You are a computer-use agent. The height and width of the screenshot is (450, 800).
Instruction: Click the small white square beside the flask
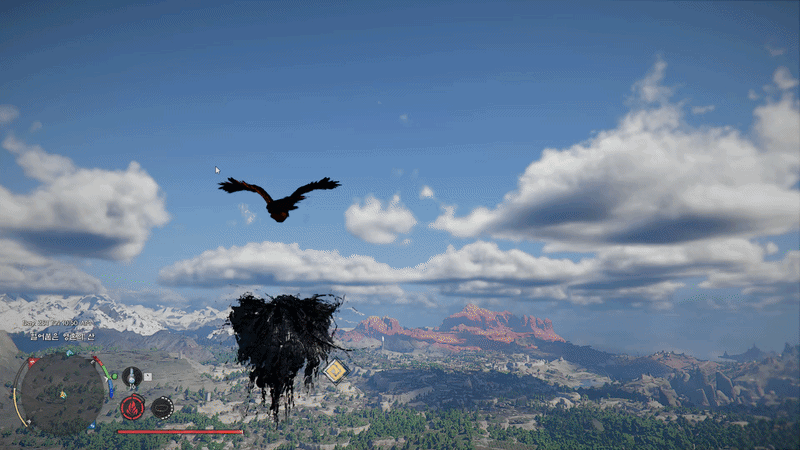coord(148,377)
